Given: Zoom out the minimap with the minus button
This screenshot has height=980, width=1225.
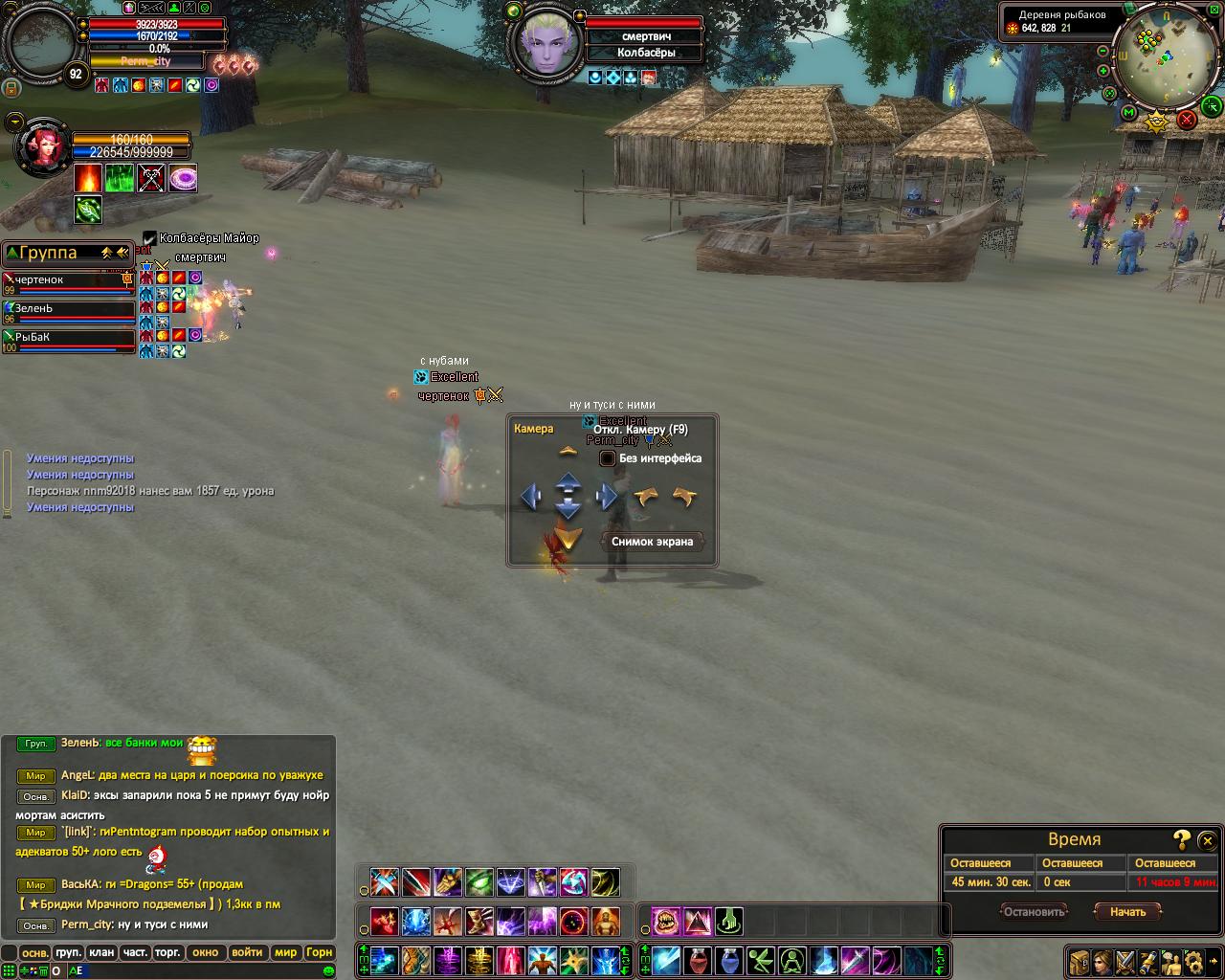Looking at the screenshot, I should click(x=1103, y=51).
